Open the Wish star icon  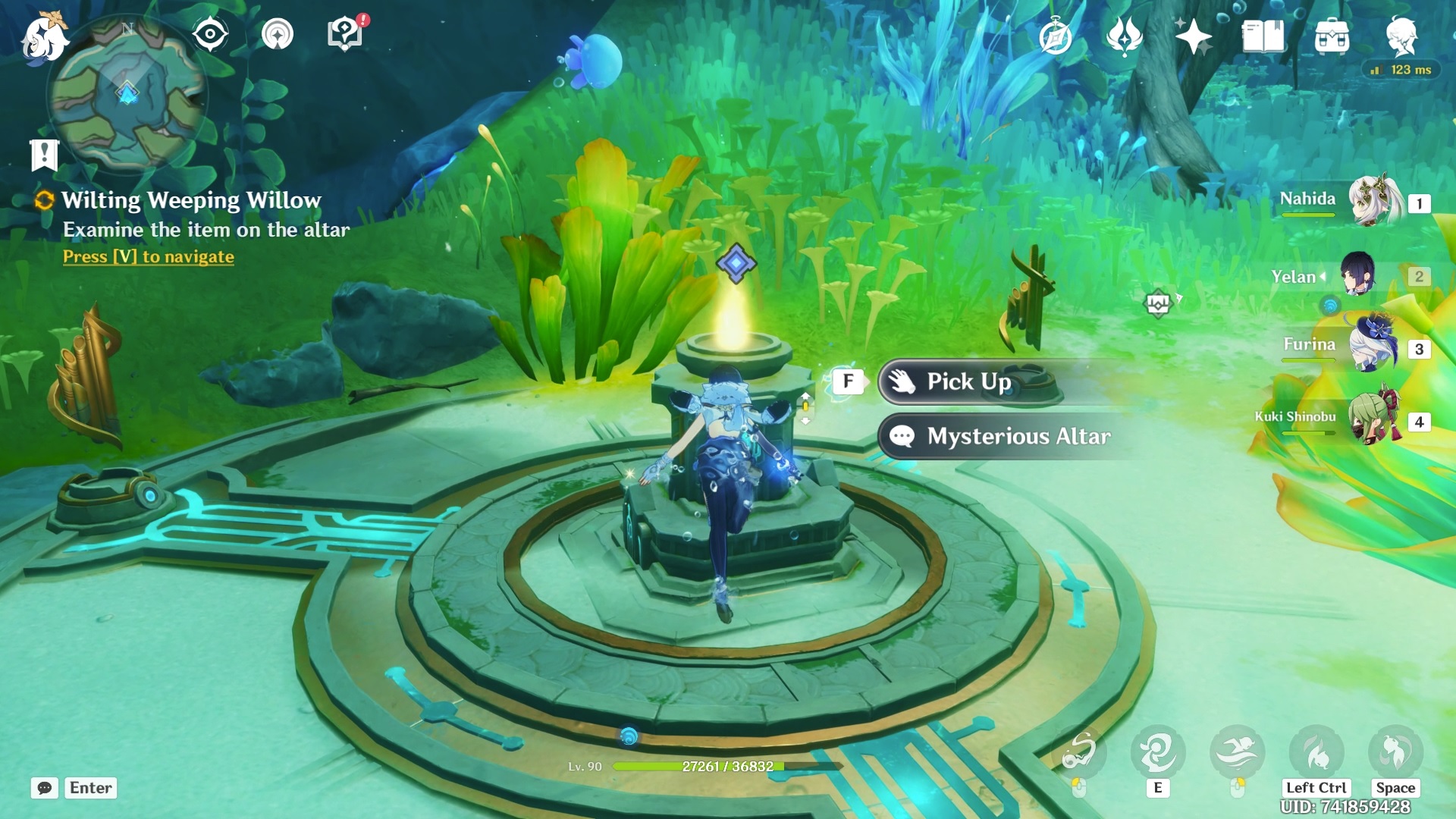click(x=1193, y=36)
